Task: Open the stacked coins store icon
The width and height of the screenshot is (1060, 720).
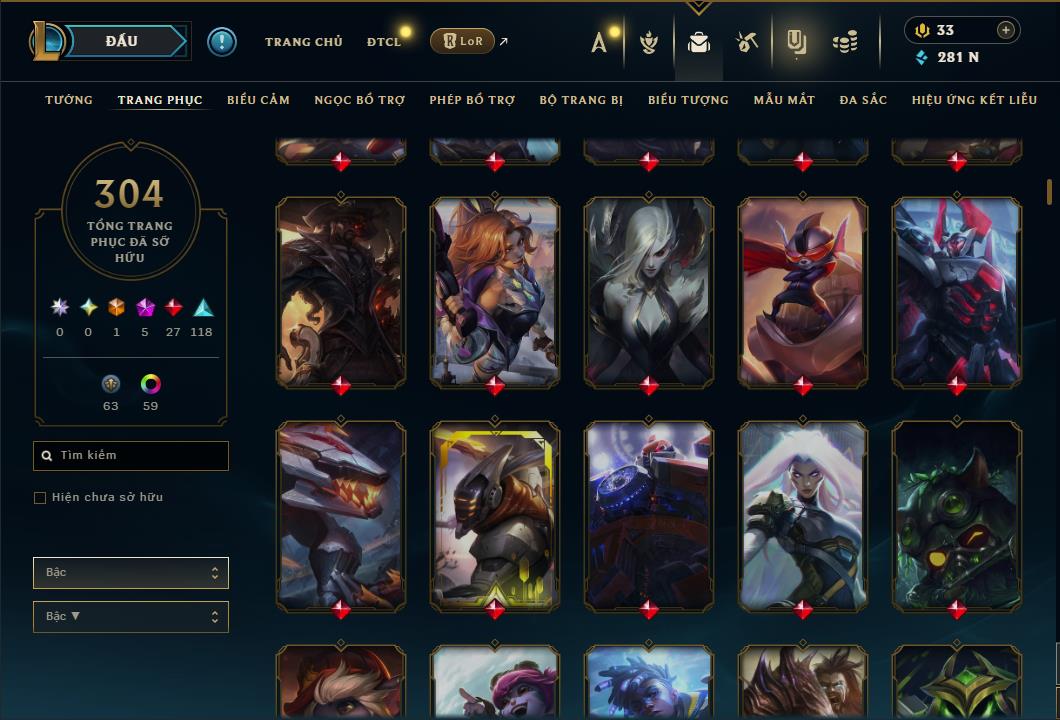Action: coord(845,42)
